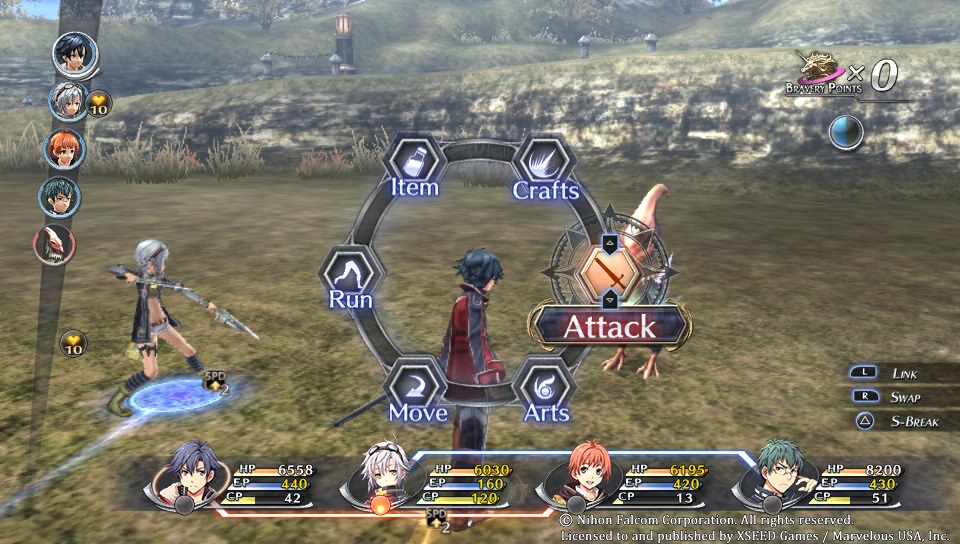Choose the Crafts command
The height and width of the screenshot is (544, 960).
point(545,166)
